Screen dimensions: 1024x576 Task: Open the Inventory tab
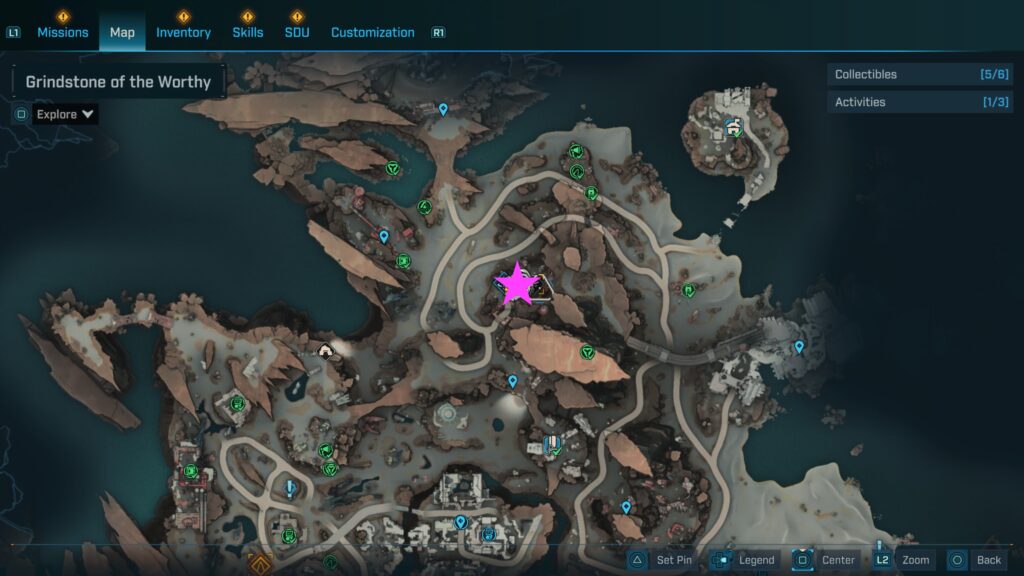click(183, 32)
